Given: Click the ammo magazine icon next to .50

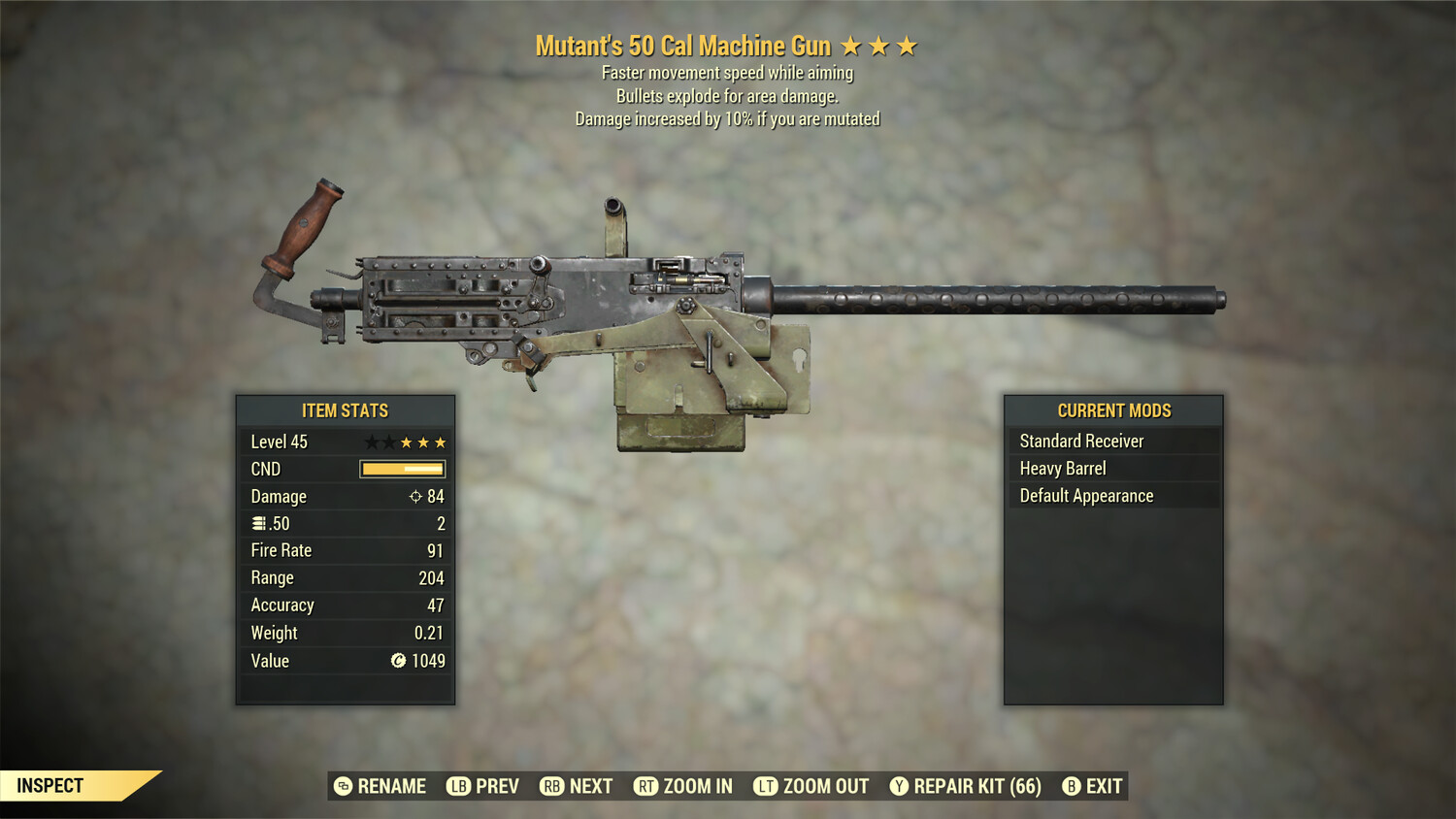Looking at the screenshot, I should coord(258,523).
